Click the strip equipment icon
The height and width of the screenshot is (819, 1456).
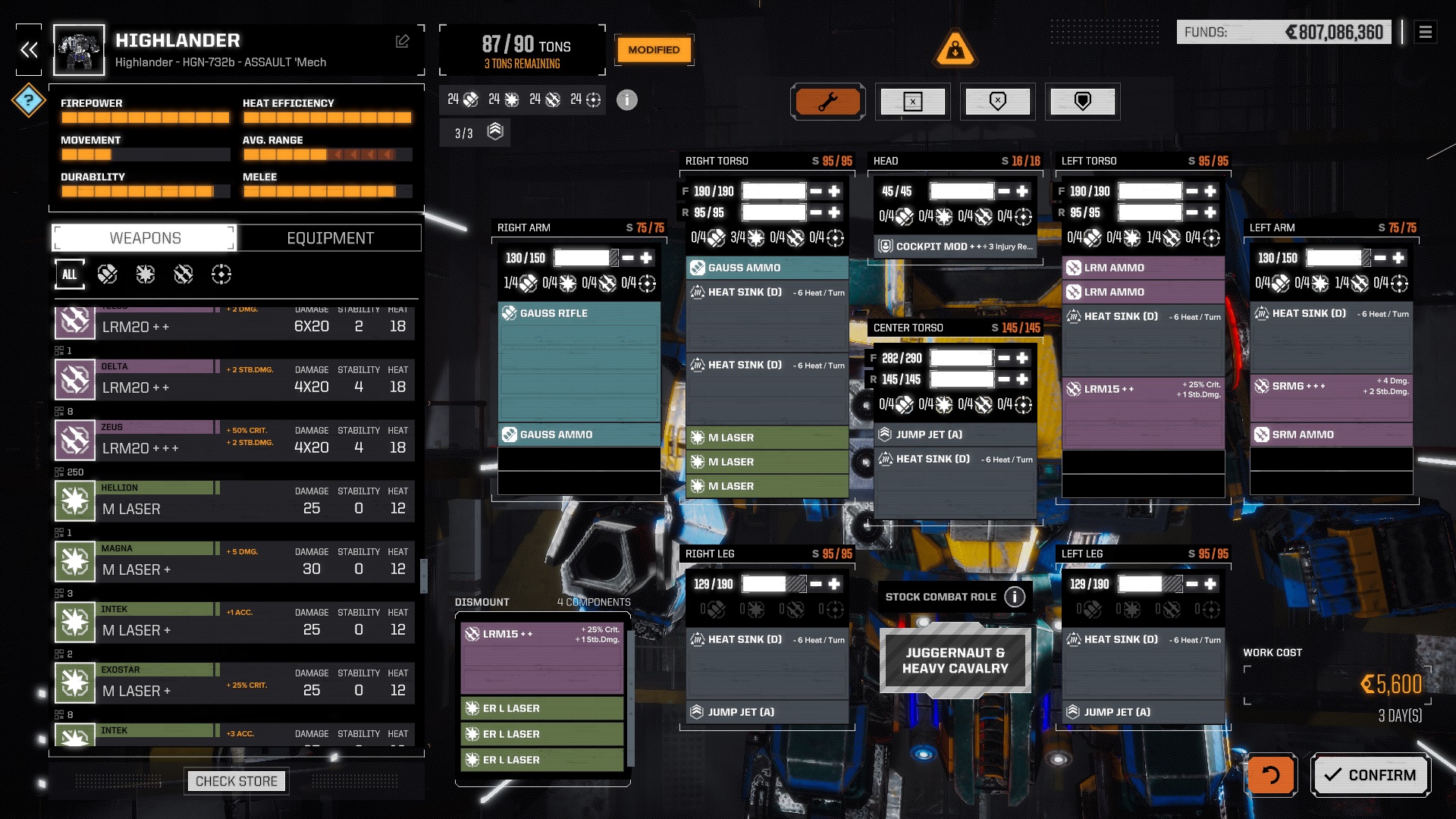tap(913, 101)
